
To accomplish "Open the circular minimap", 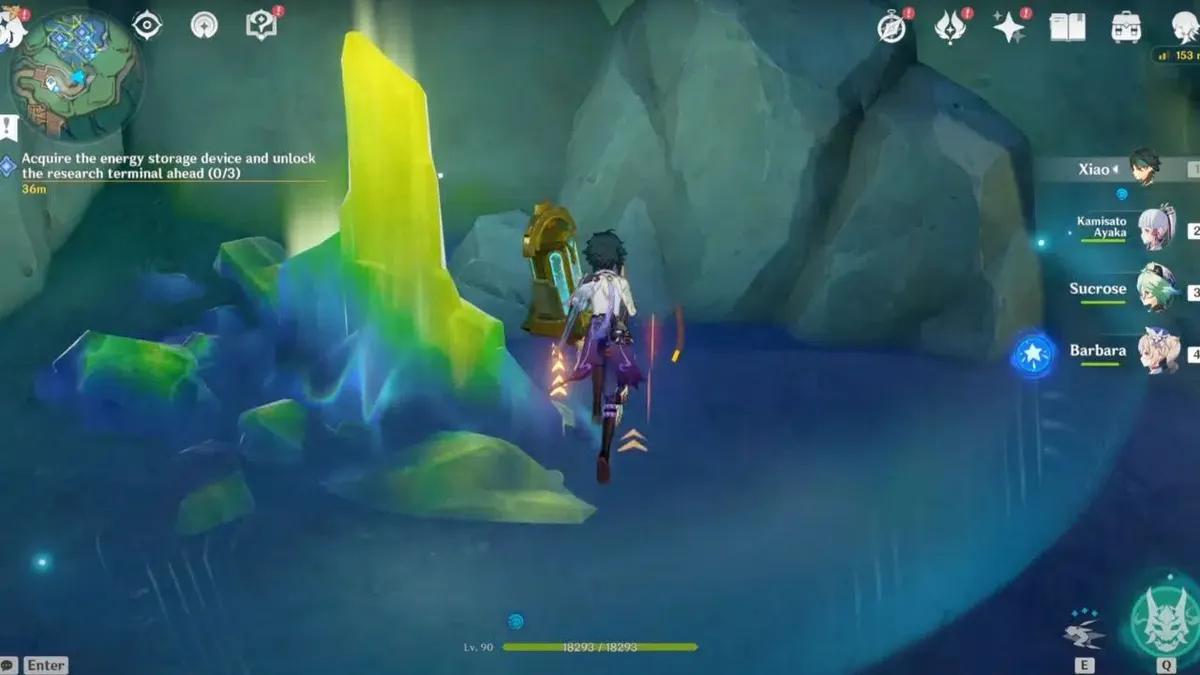I will tap(77, 75).
